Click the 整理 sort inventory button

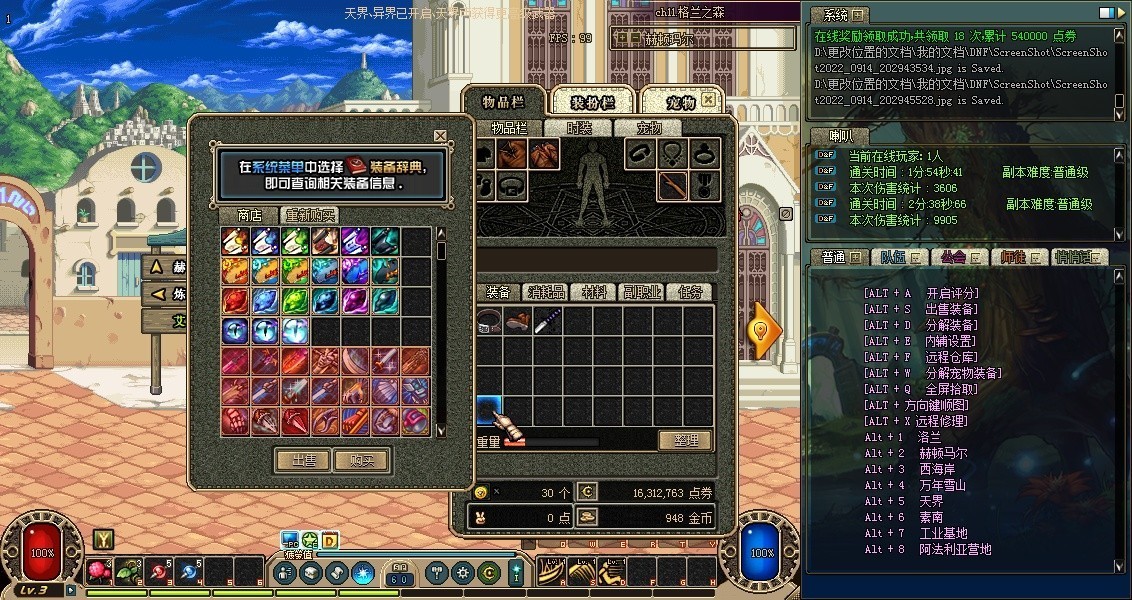point(684,440)
